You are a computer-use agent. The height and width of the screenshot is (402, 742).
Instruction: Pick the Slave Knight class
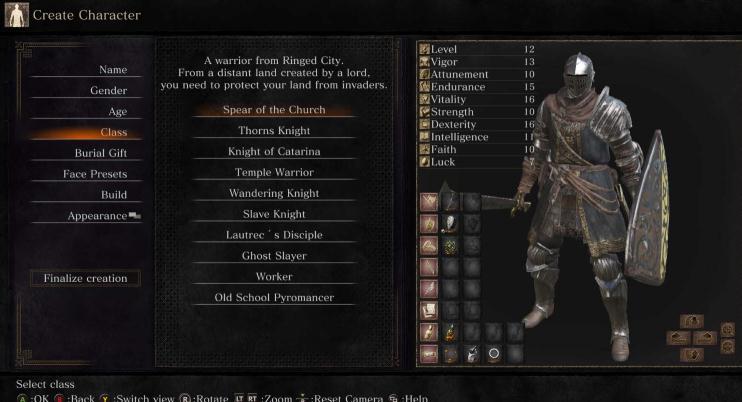[x=273, y=214]
